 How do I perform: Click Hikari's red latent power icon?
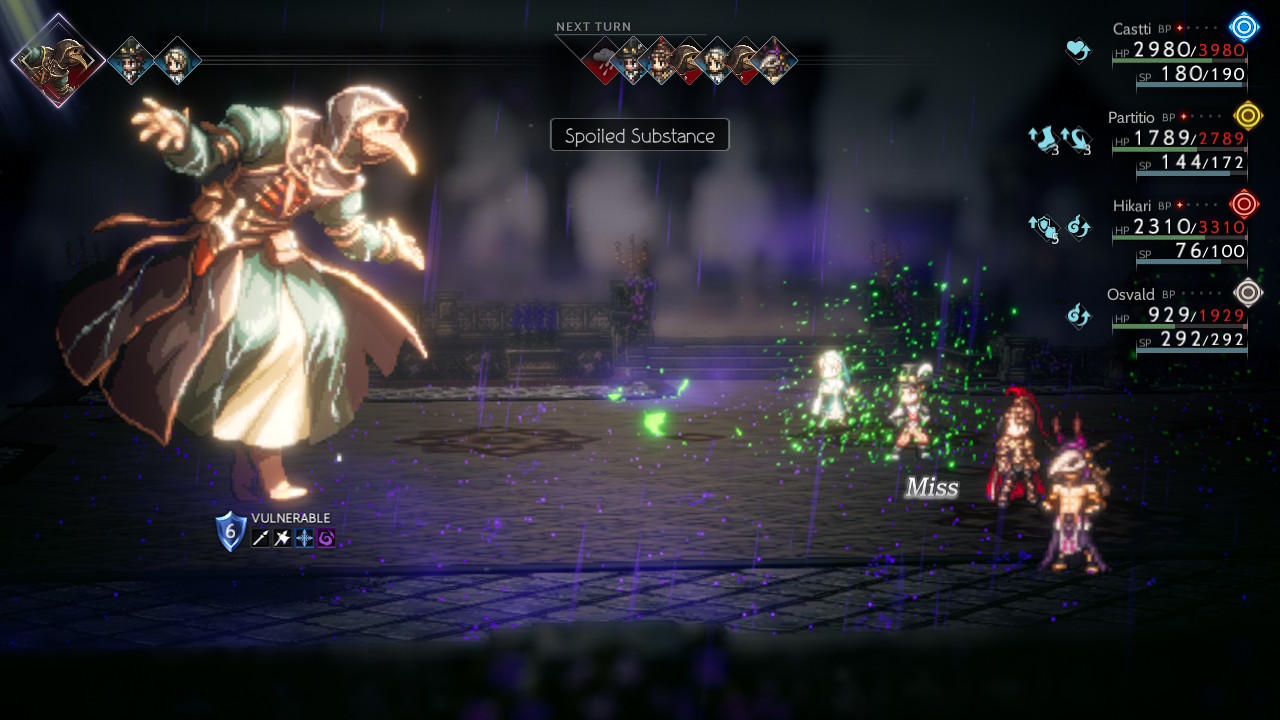(1244, 205)
